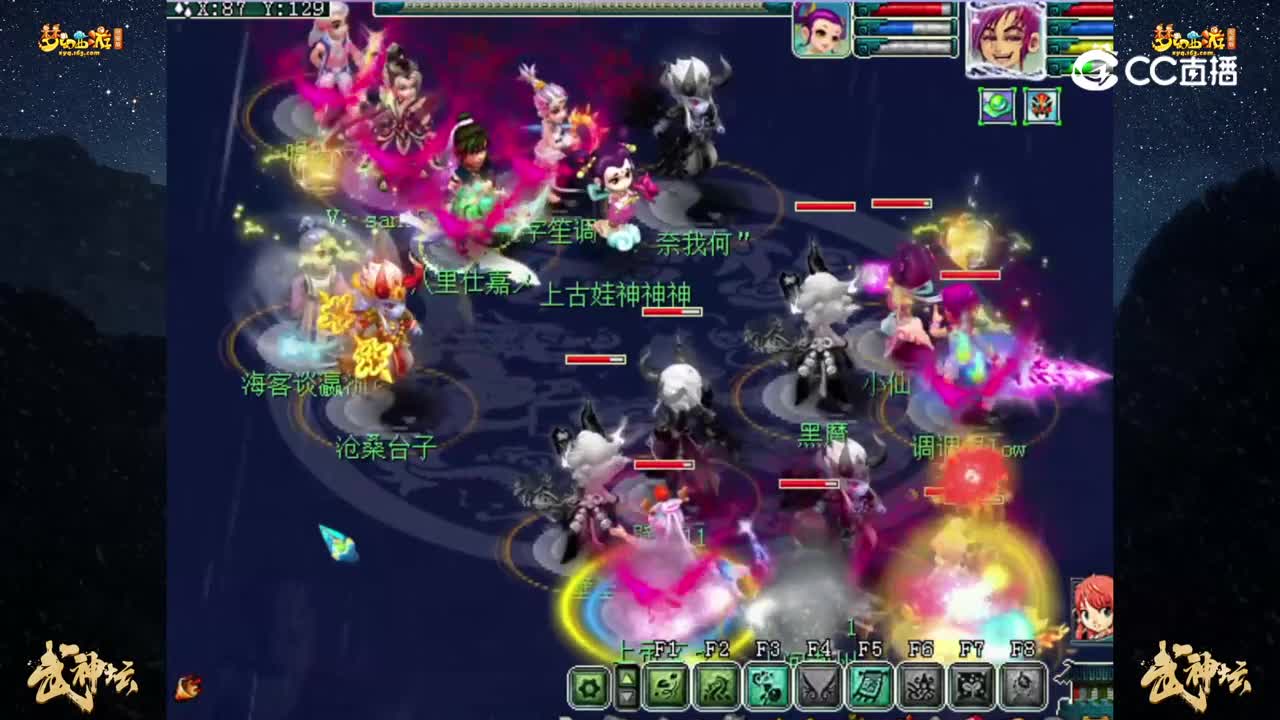Click the opera mask buff icon
1280x720 pixels.
(1041, 108)
